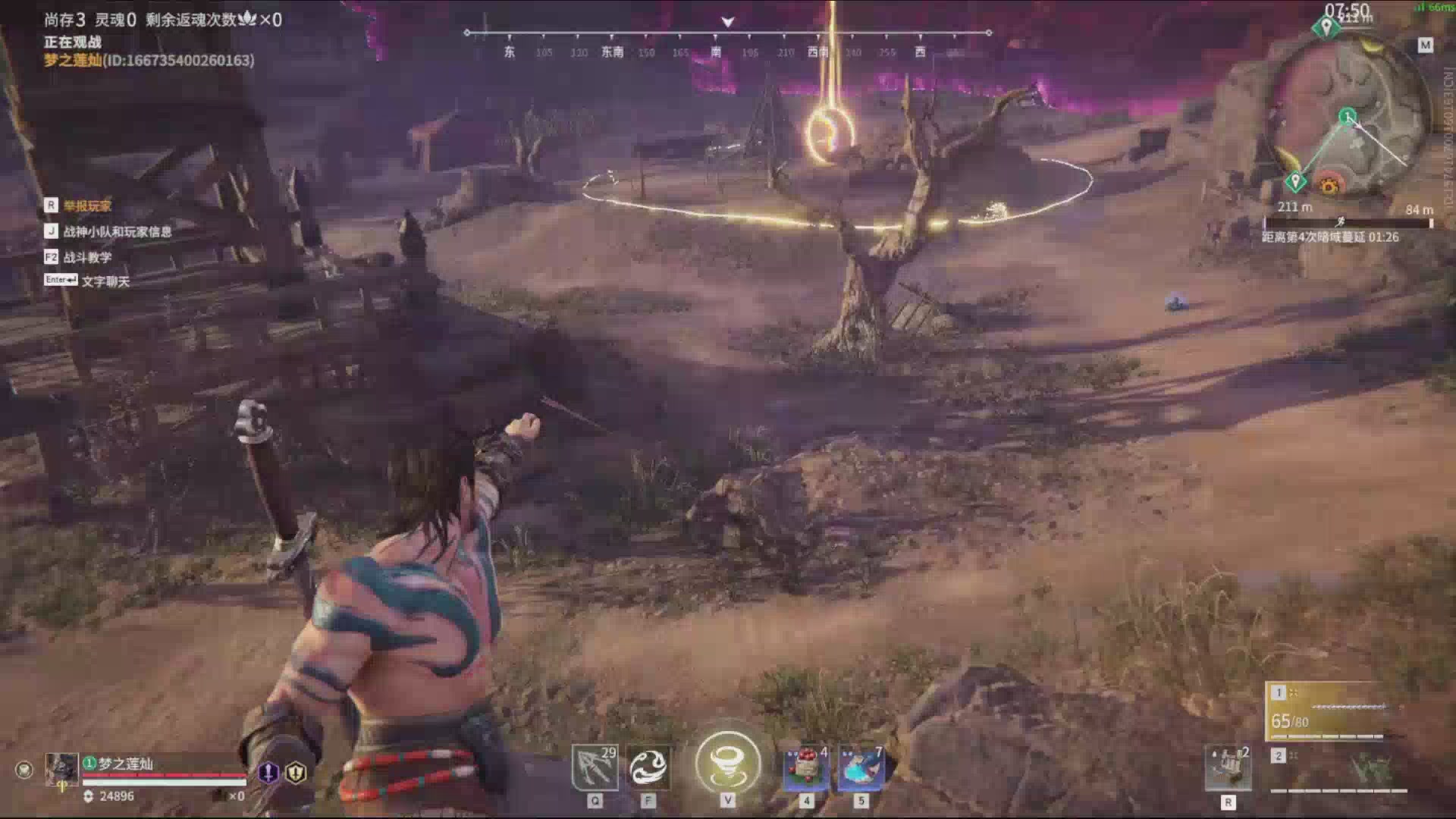Viewport: 1456px width, 819px height.
Task: Activate the swirl skill icon
Action: point(648,767)
